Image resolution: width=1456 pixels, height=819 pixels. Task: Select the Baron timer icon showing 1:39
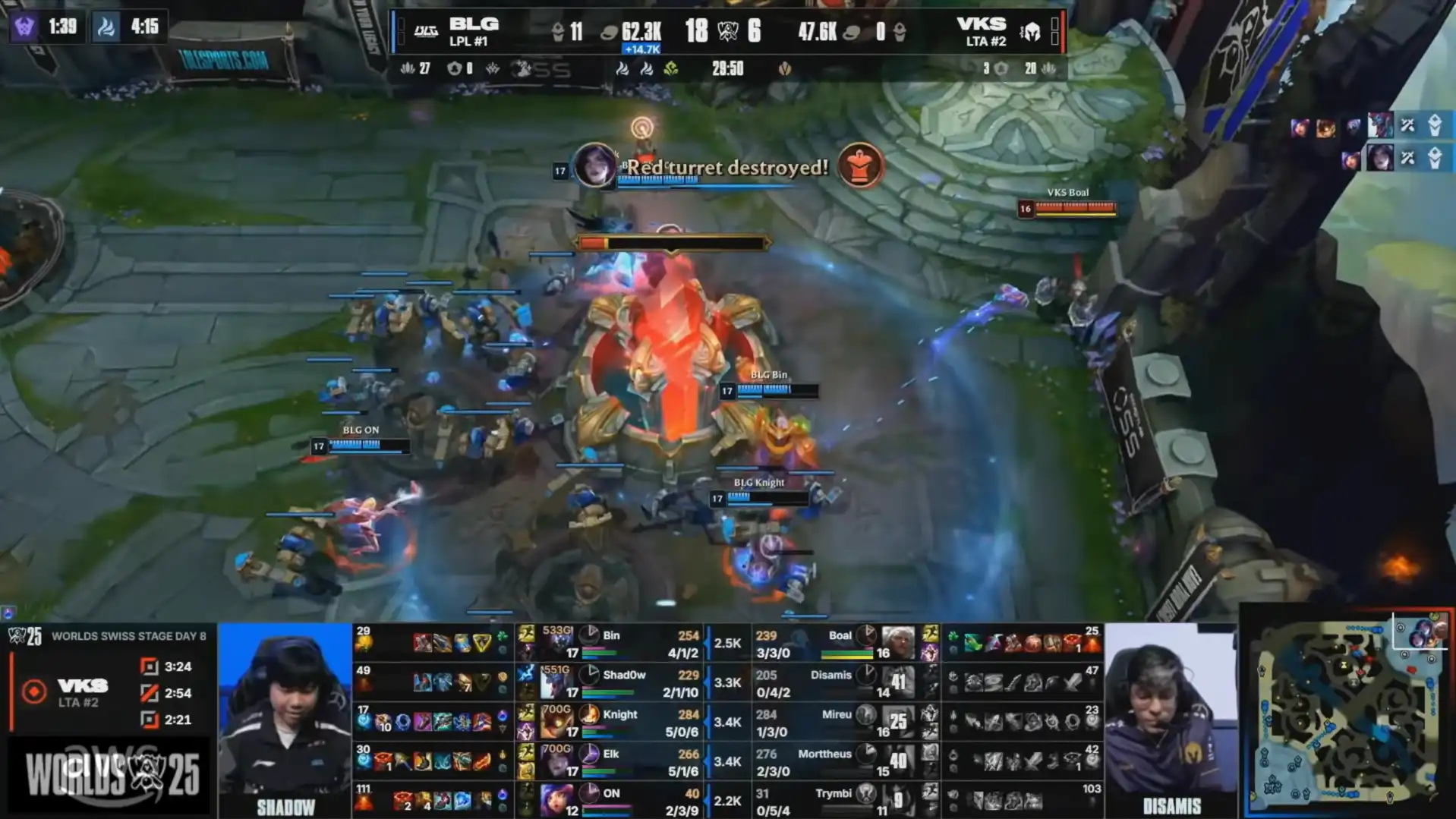click(24, 27)
